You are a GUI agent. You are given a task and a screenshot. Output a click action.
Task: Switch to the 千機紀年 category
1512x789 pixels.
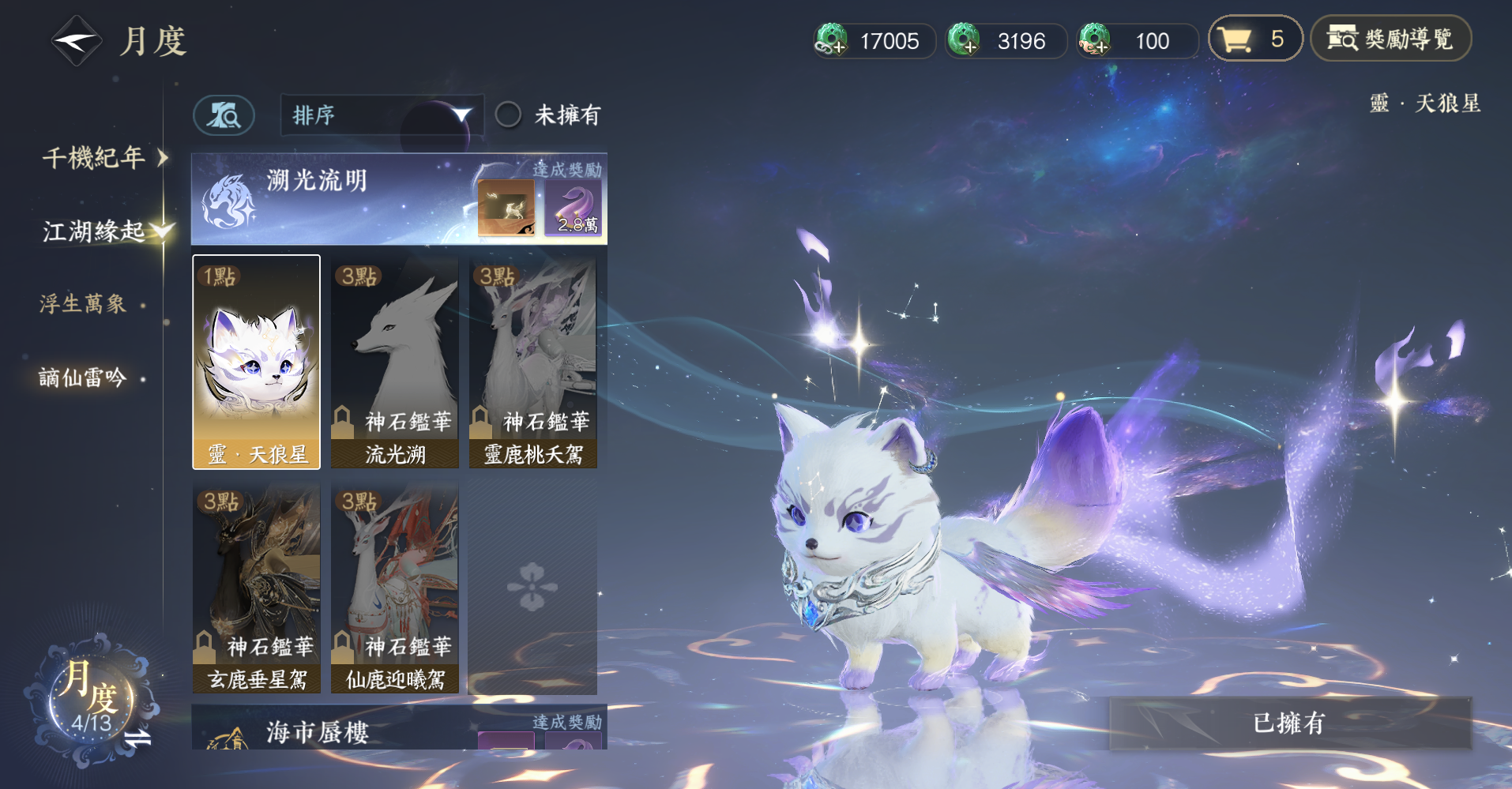click(x=95, y=158)
